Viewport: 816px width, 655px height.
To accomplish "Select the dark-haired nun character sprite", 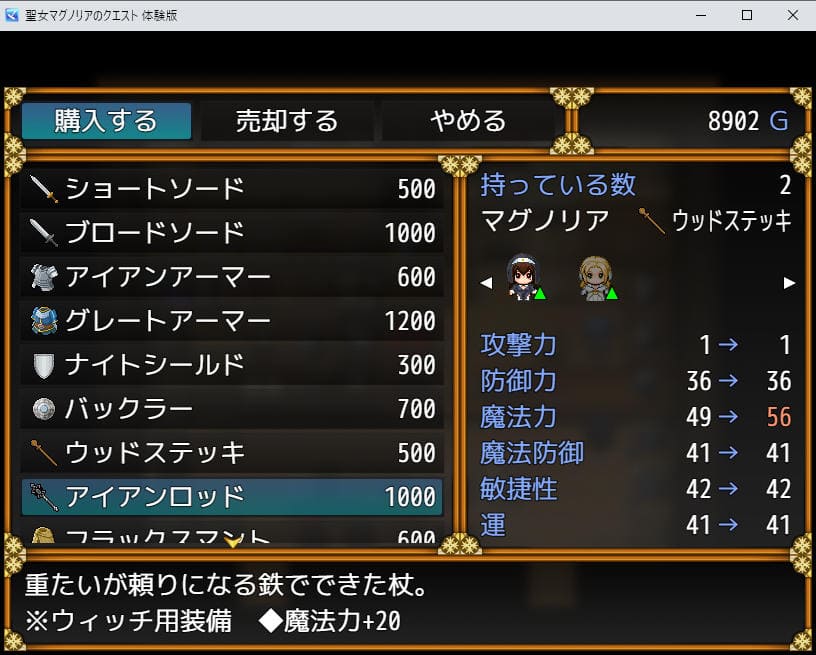I will tap(520, 278).
